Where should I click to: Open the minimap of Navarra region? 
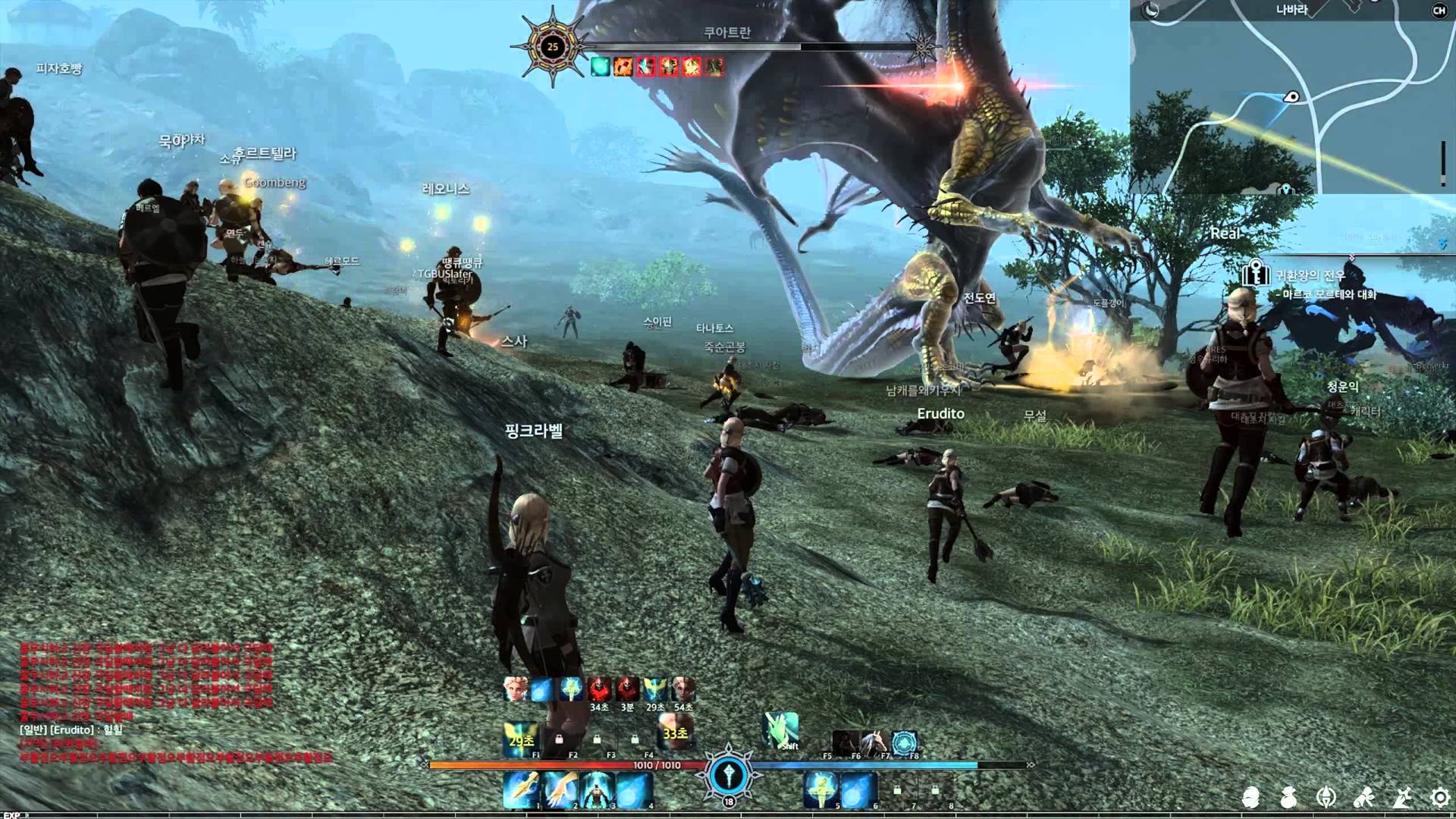click(x=1289, y=99)
